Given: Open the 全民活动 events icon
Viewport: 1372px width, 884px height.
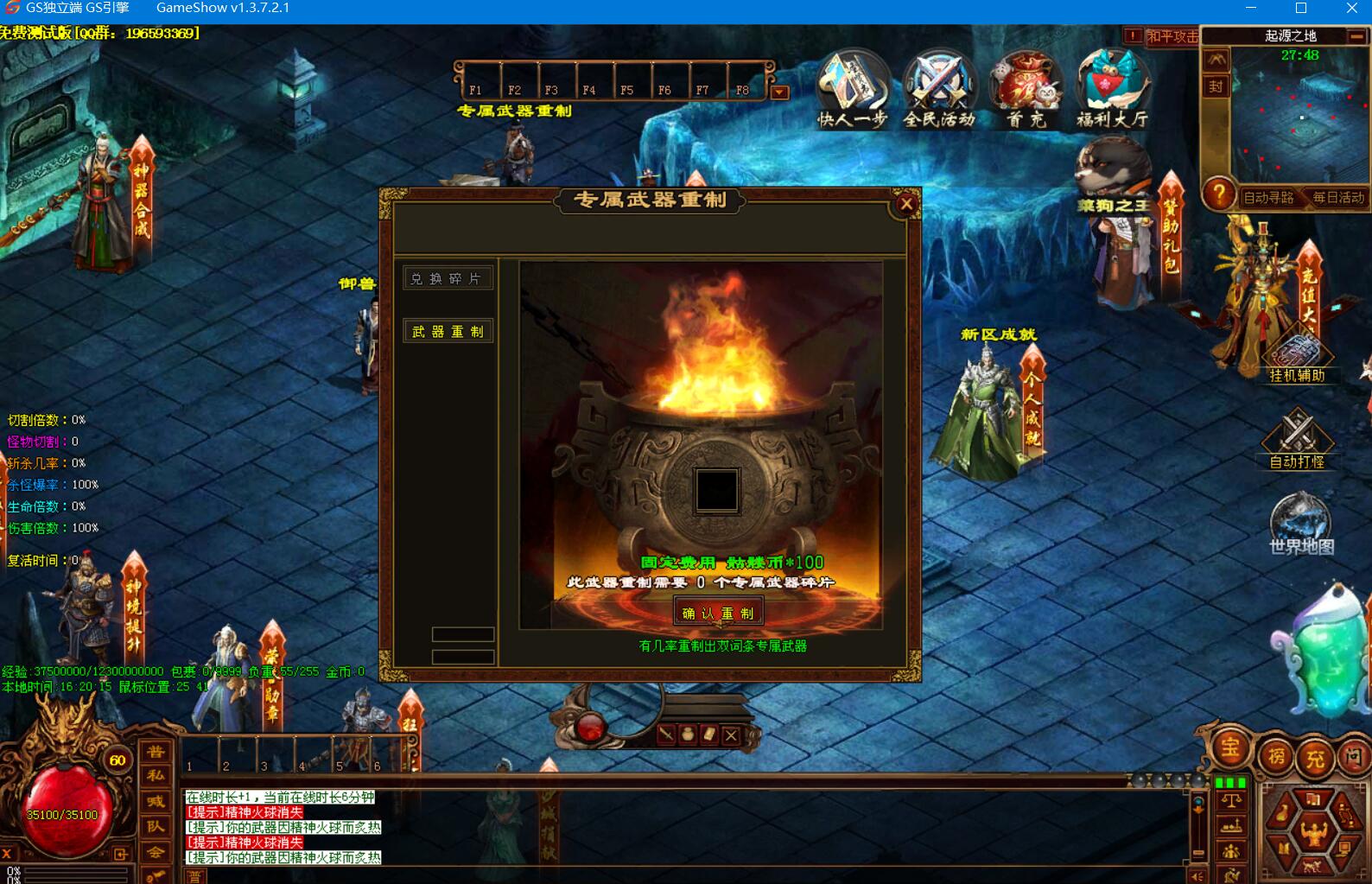Looking at the screenshot, I should 938,88.
